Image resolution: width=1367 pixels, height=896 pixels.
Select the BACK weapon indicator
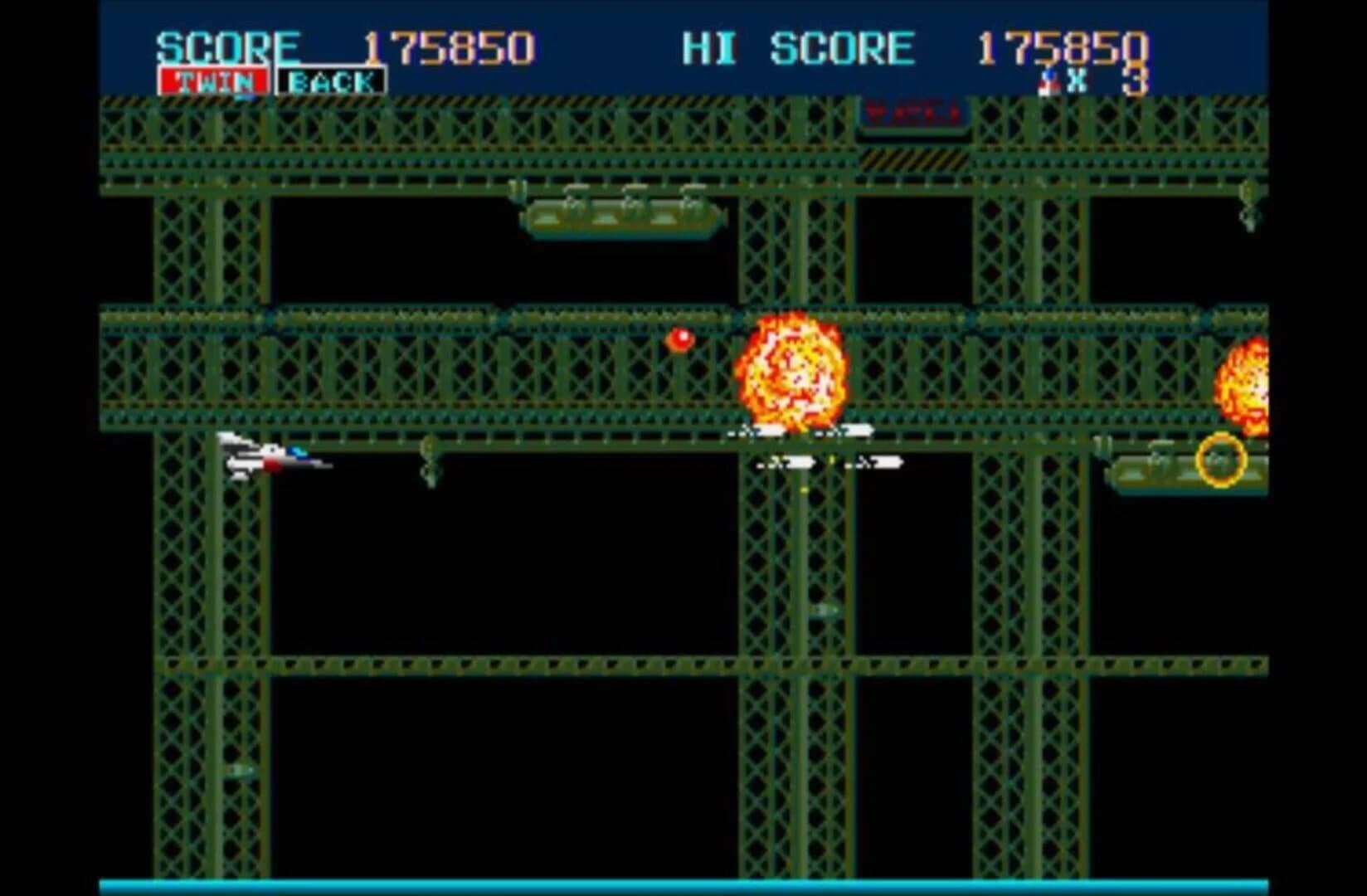coord(330,80)
